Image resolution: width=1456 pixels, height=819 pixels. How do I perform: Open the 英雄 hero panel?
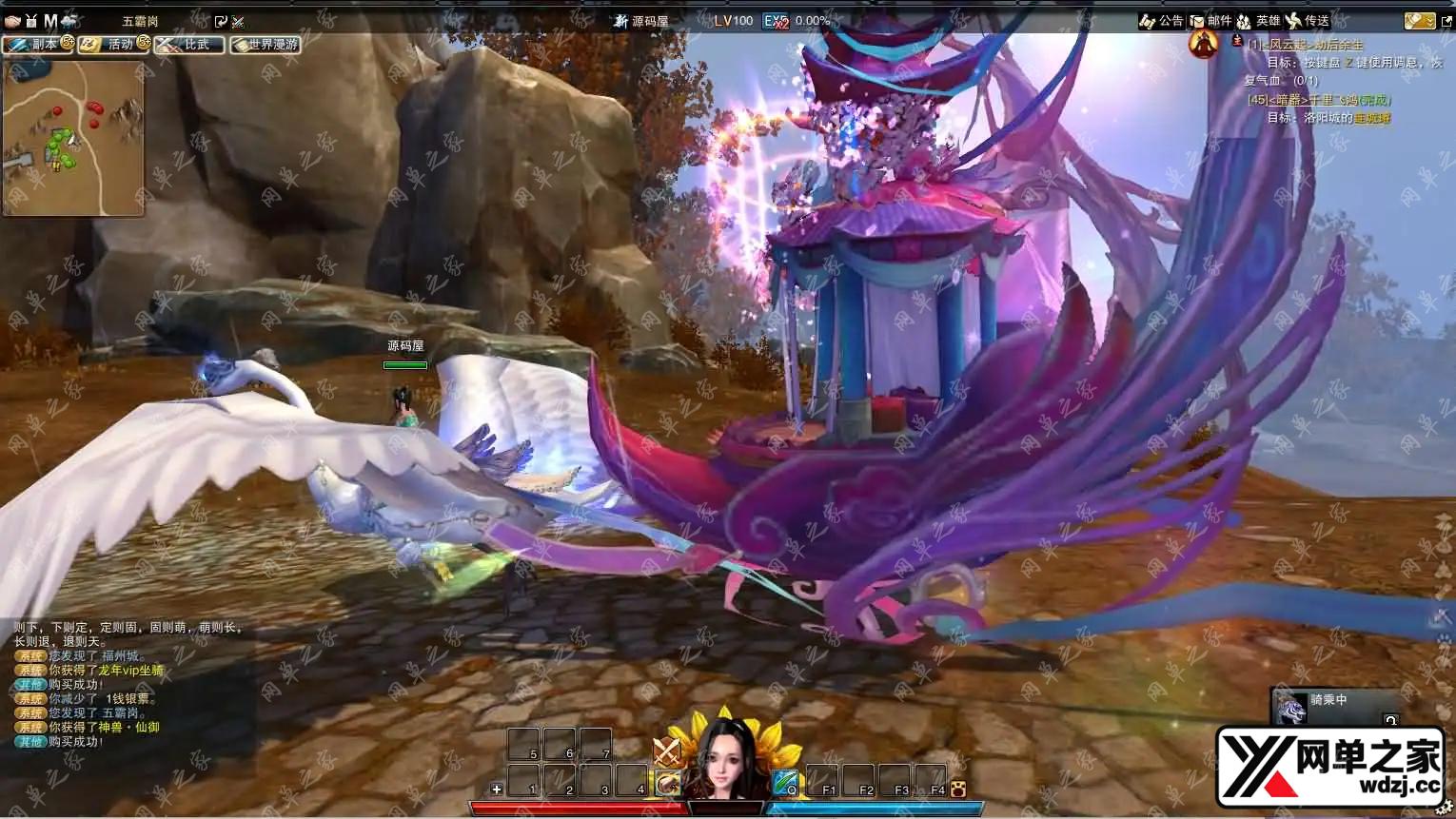pyautogui.click(x=1258, y=21)
